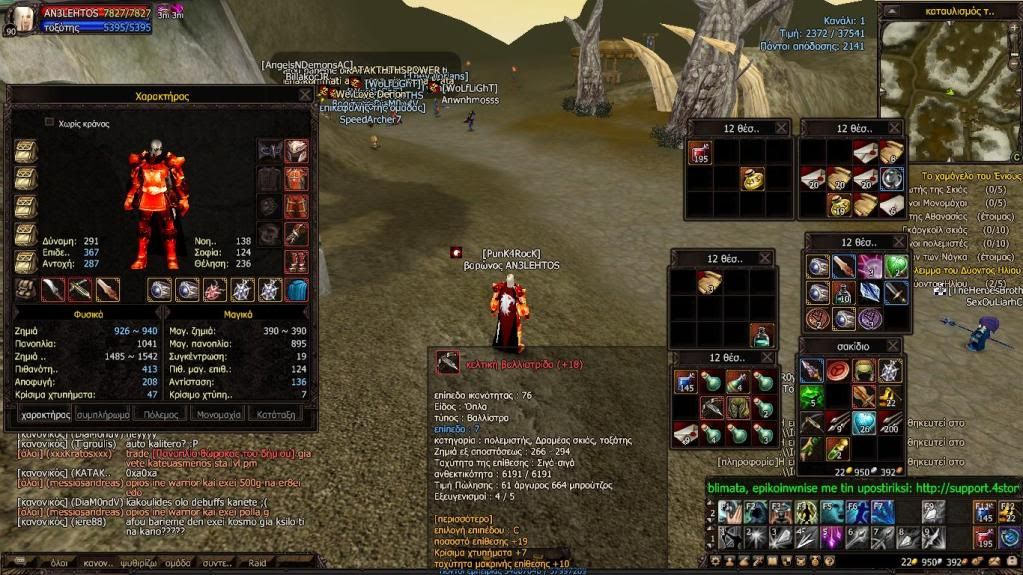The image size is (1023, 575).
Task: Pick the green heart item in bag
Action: point(896,266)
